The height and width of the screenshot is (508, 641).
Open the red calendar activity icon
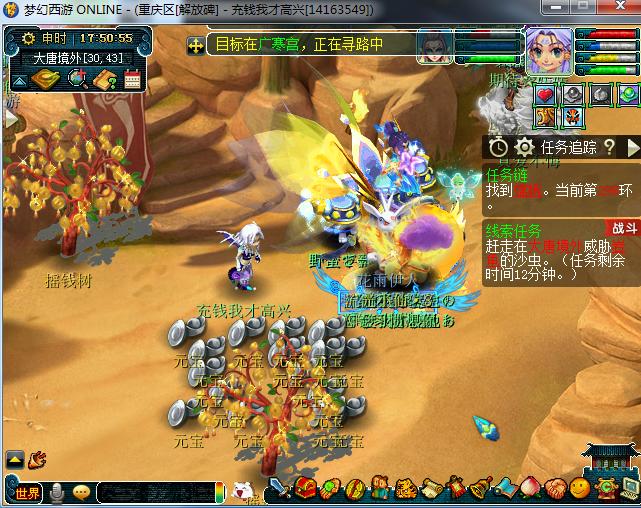(132, 79)
